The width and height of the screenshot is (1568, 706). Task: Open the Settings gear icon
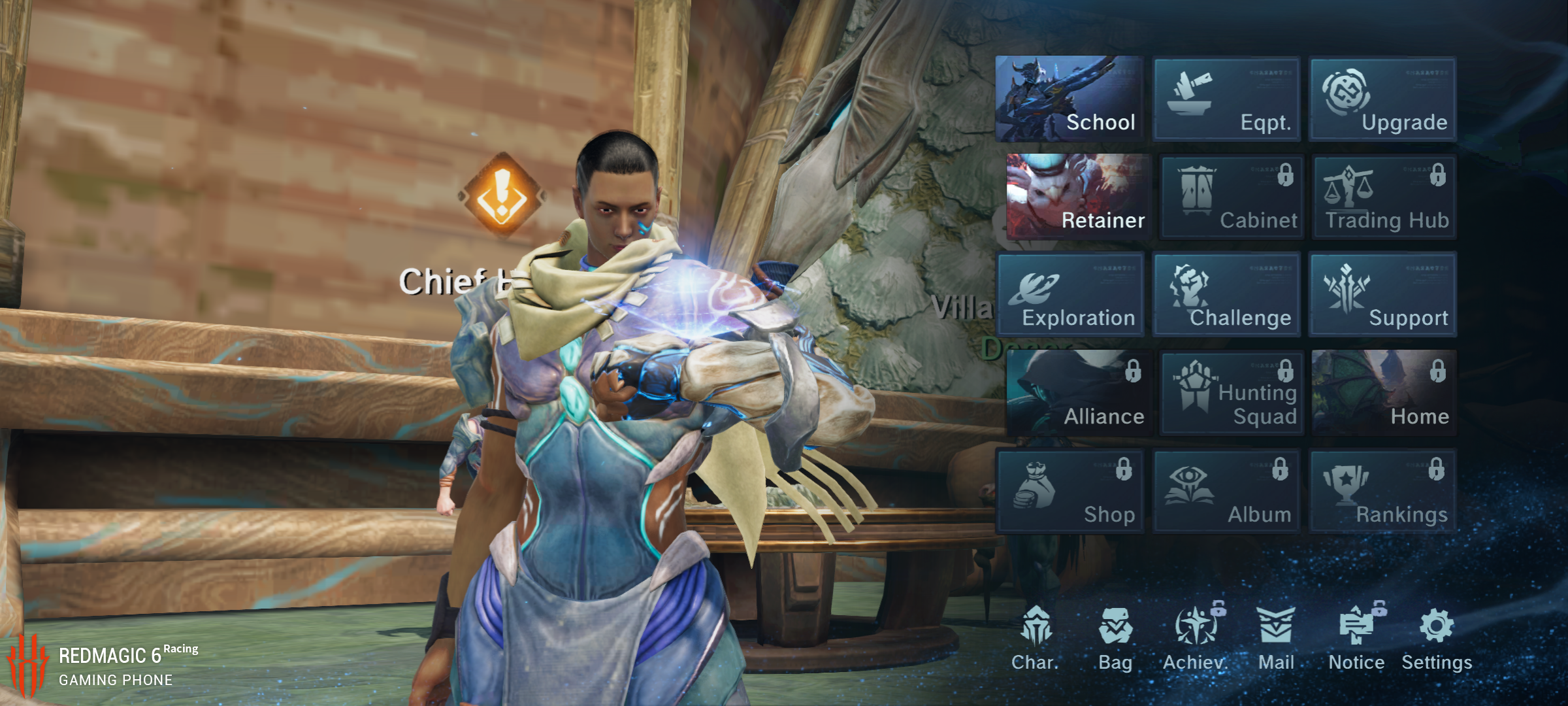(x=1437, y=637)
